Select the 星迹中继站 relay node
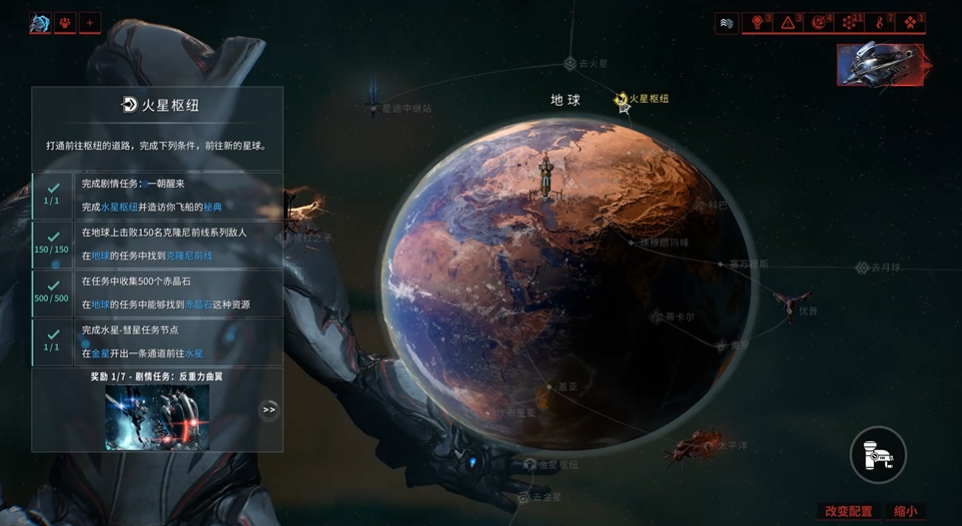This screenshot has height=526, width=962. pyautogui.click(x=374, y=105)
